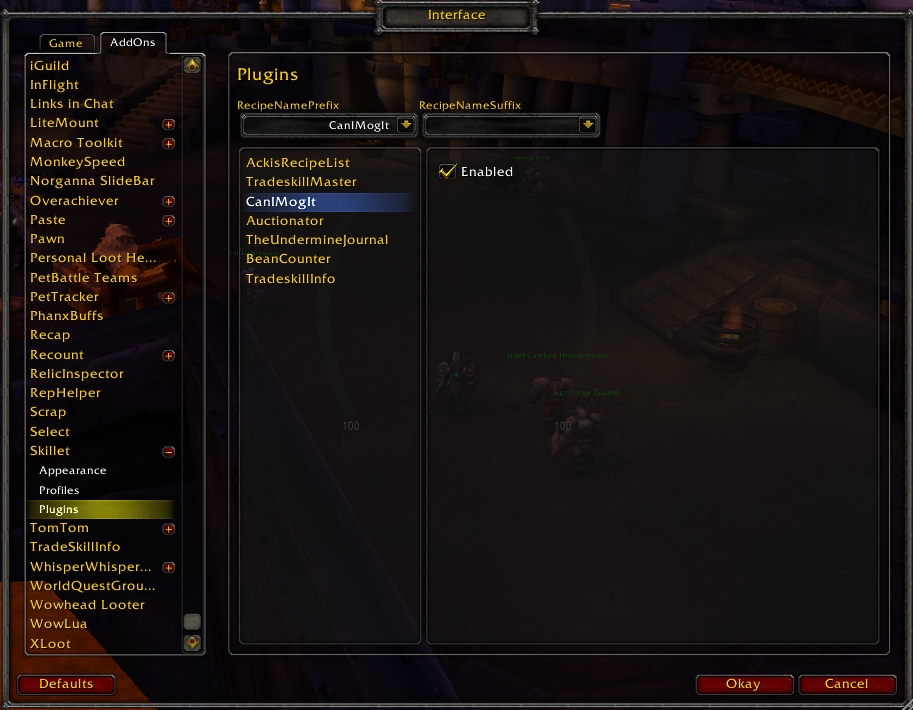Click the addon list scroll-down arrow
Image resolution: width=913 pixels, height=710 pixels.
point(192,643)
